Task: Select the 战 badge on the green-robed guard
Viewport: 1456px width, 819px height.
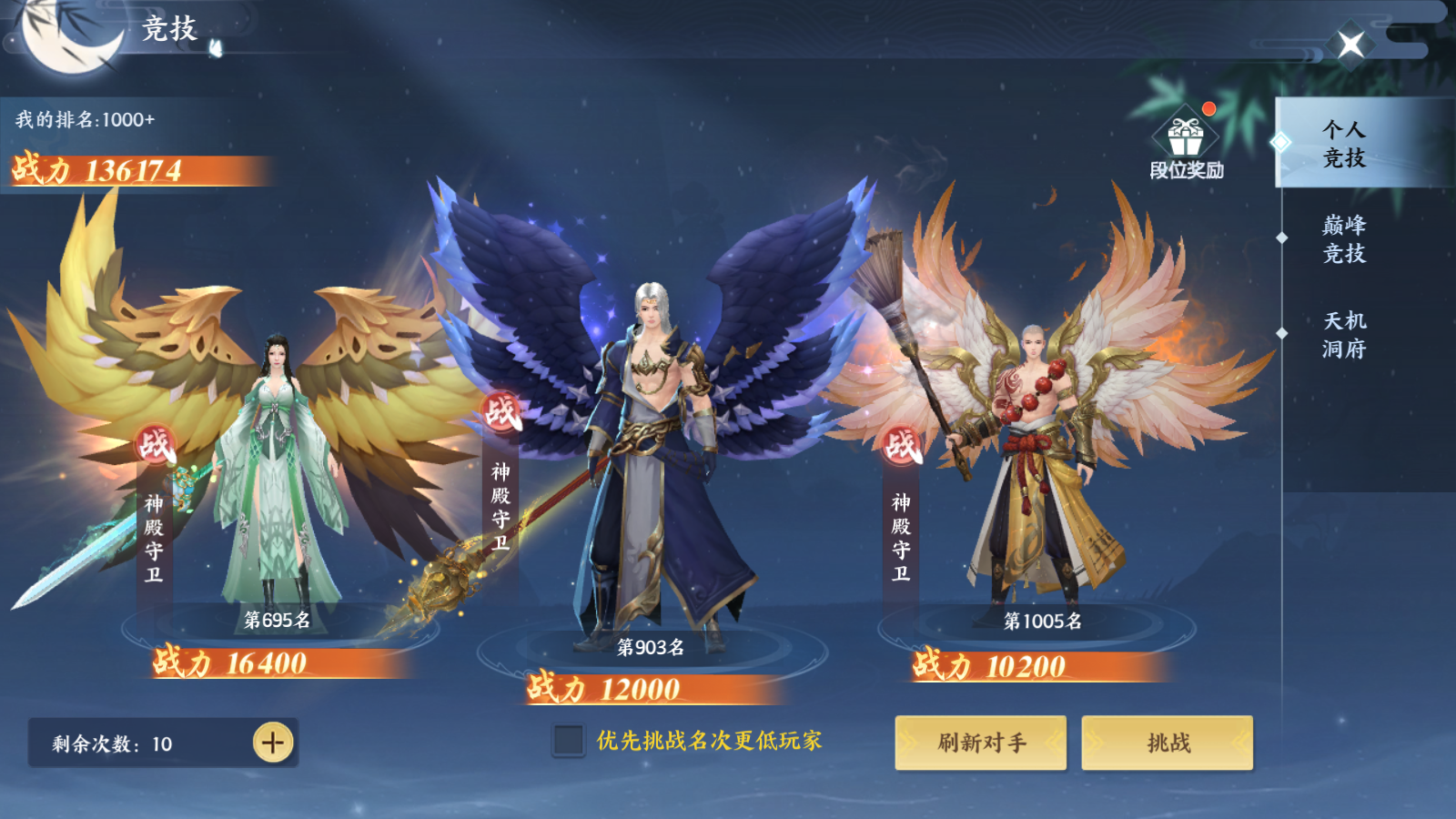Action: (156, 447)
